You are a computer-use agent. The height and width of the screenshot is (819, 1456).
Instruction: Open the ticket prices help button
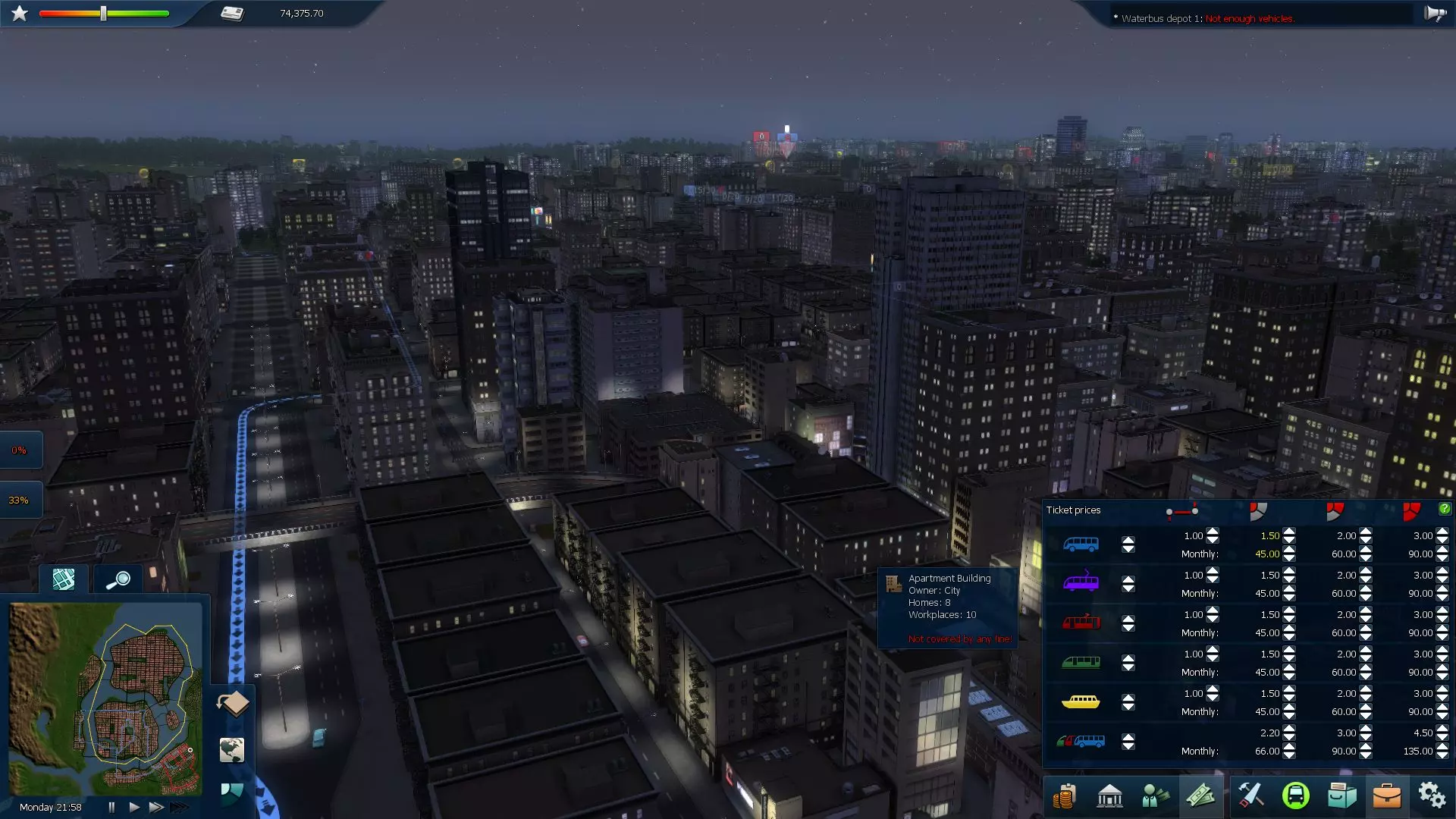point(1444,509)
